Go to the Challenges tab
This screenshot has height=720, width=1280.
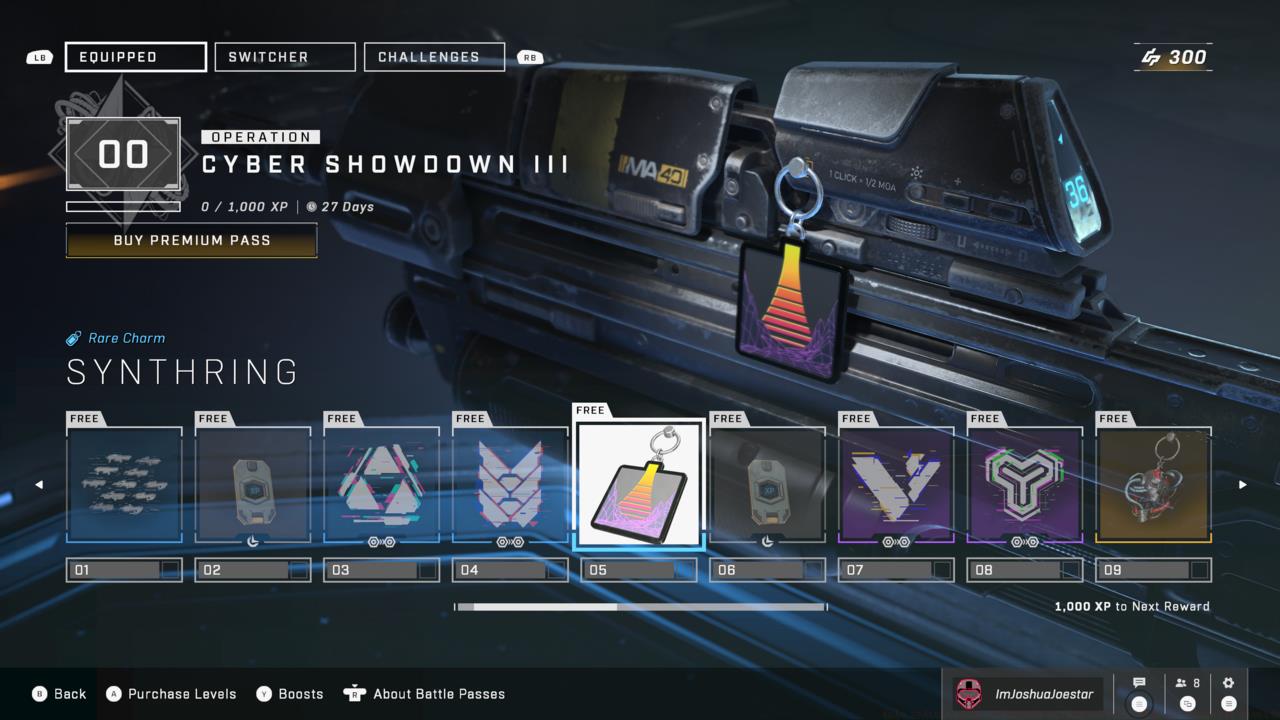point(434,57)
